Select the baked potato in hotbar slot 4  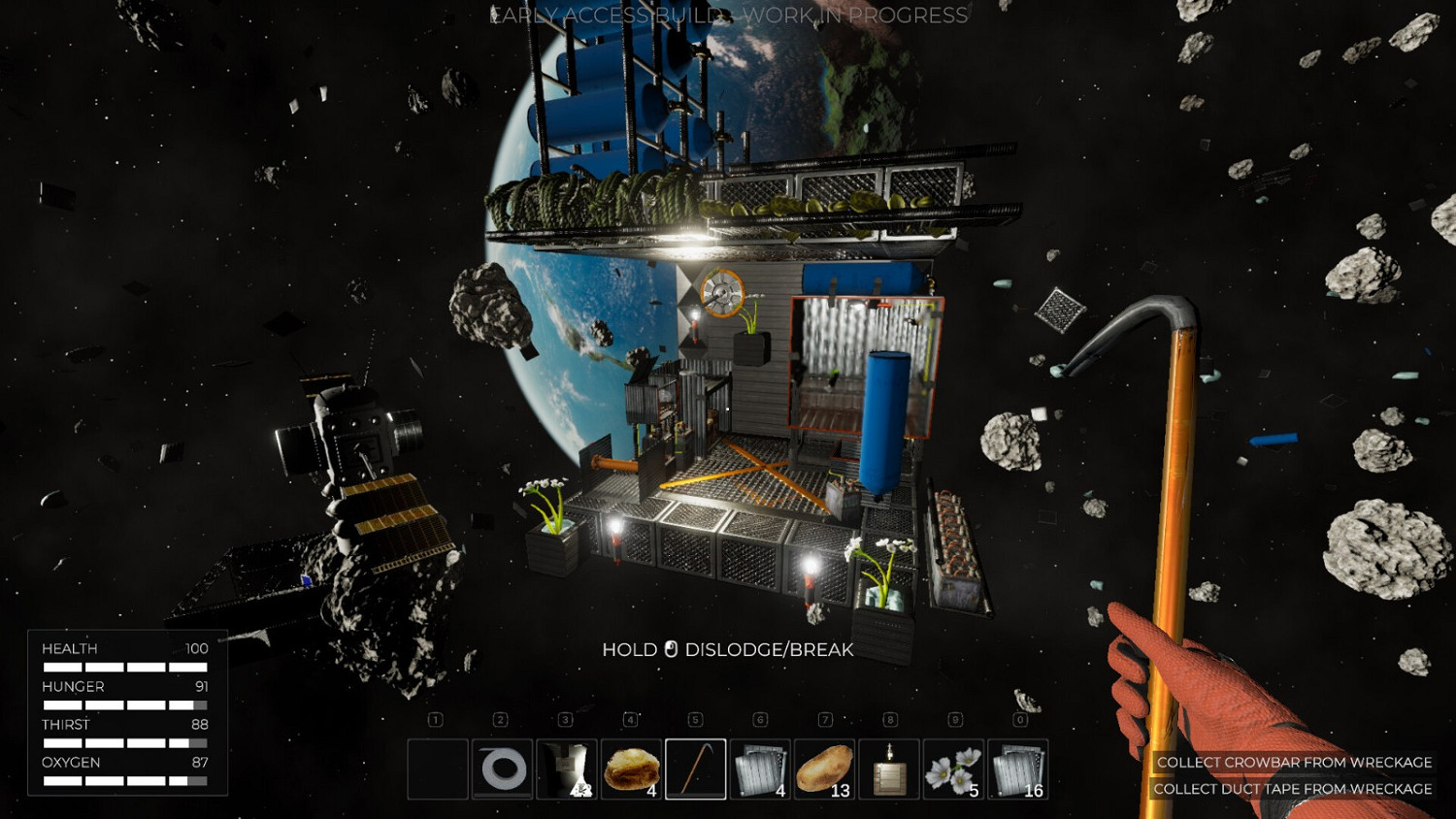point(632,771)
